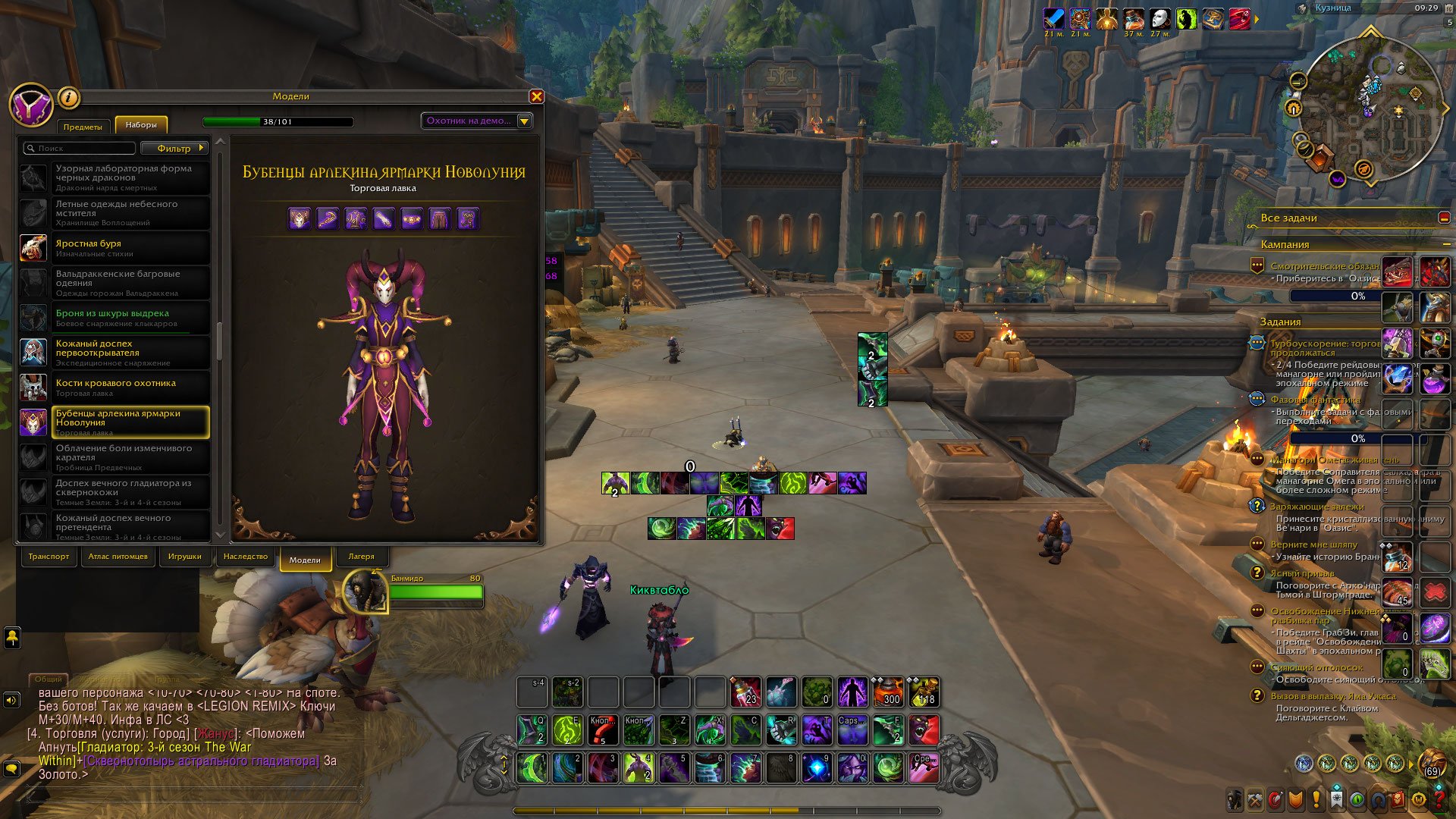Open the red skull encounter journal icon
The image size is (1456, 819).
(1398, 799)
